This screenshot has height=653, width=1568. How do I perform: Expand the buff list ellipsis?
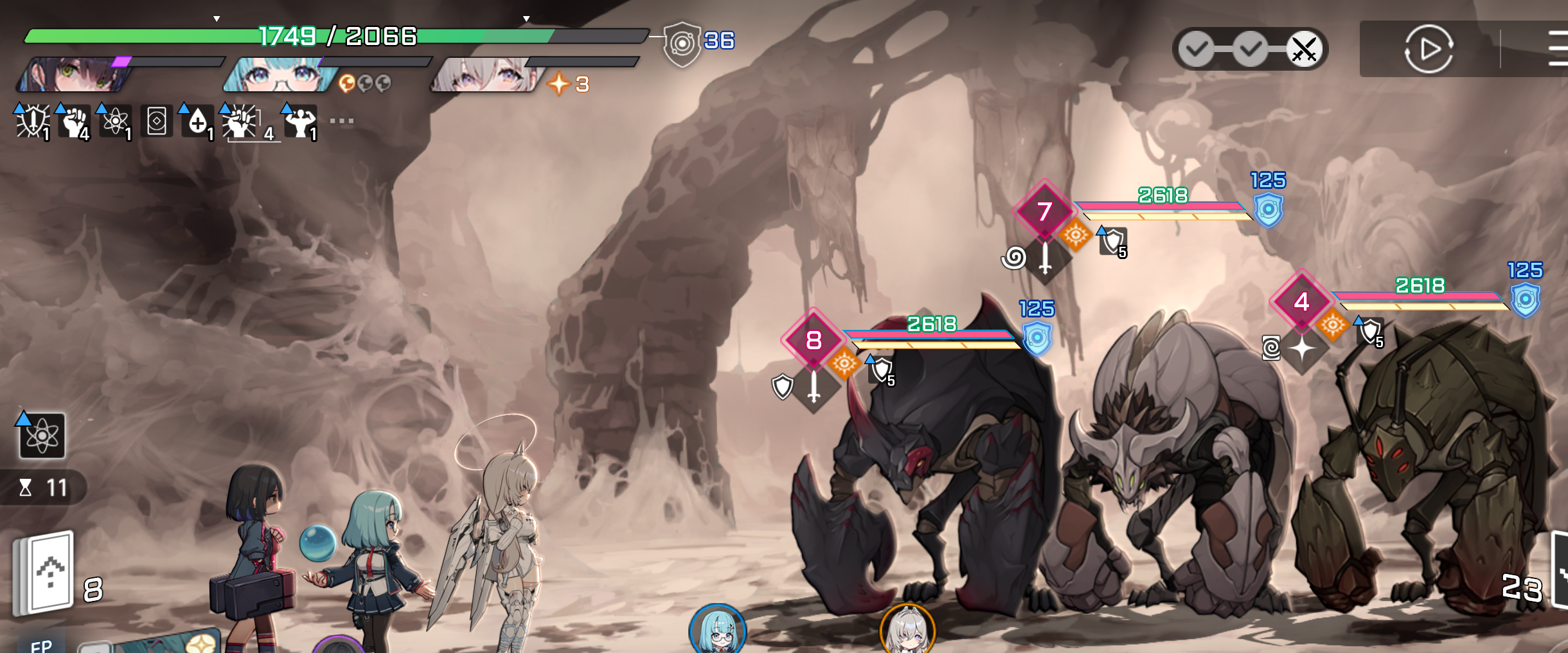(x=341, y=121)
